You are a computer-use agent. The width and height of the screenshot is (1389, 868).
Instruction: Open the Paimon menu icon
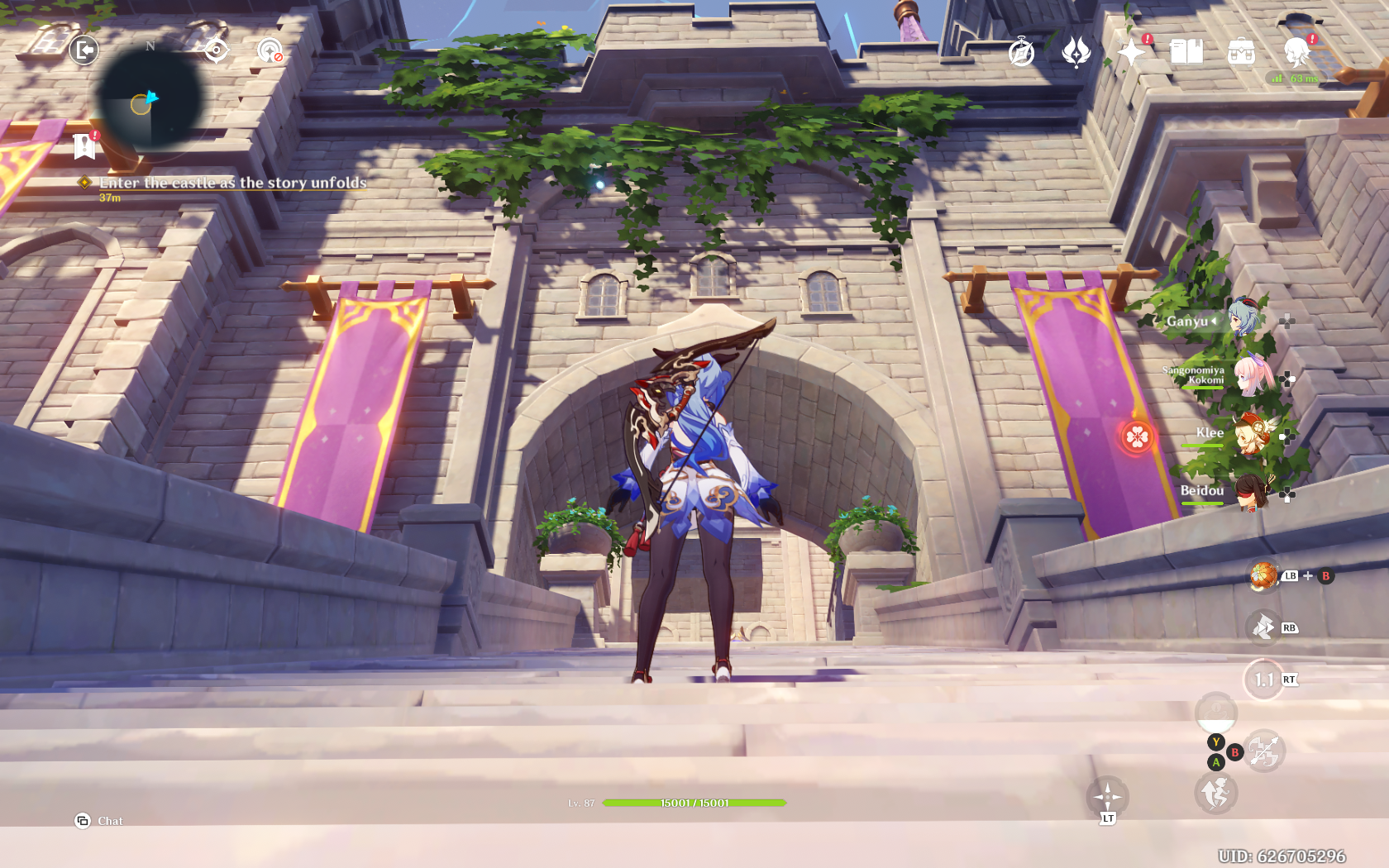click(1296, 52)
